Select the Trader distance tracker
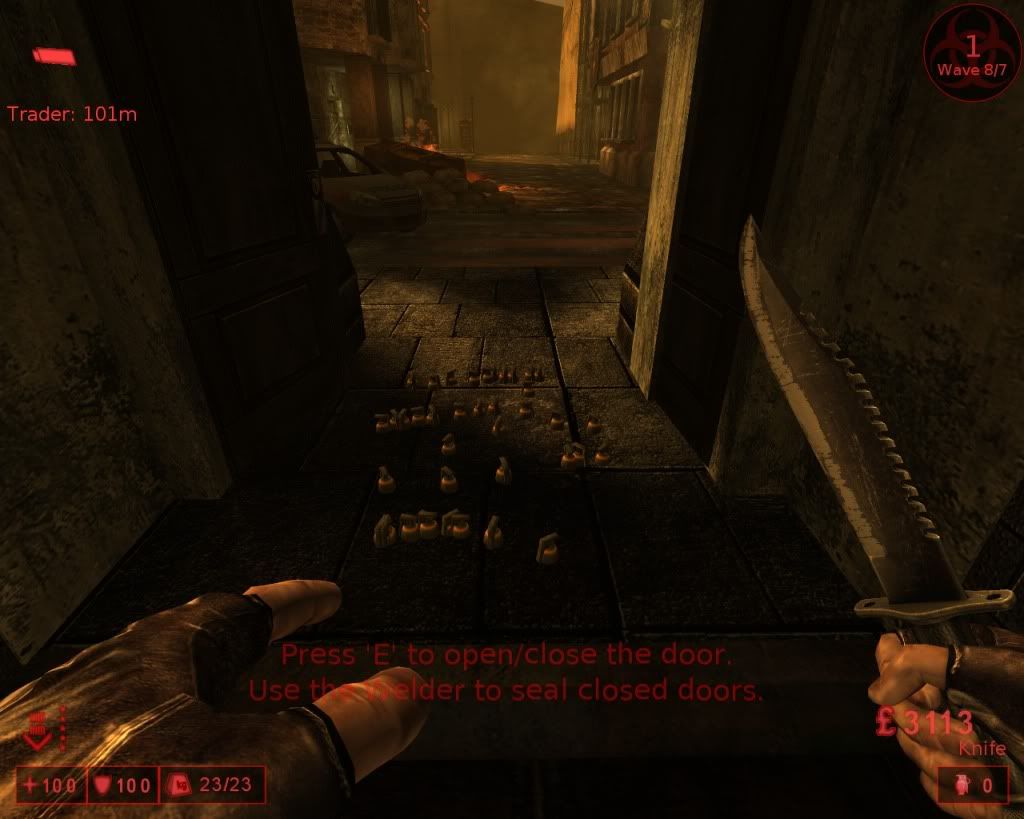1024x819 pixels. [72, 114]
